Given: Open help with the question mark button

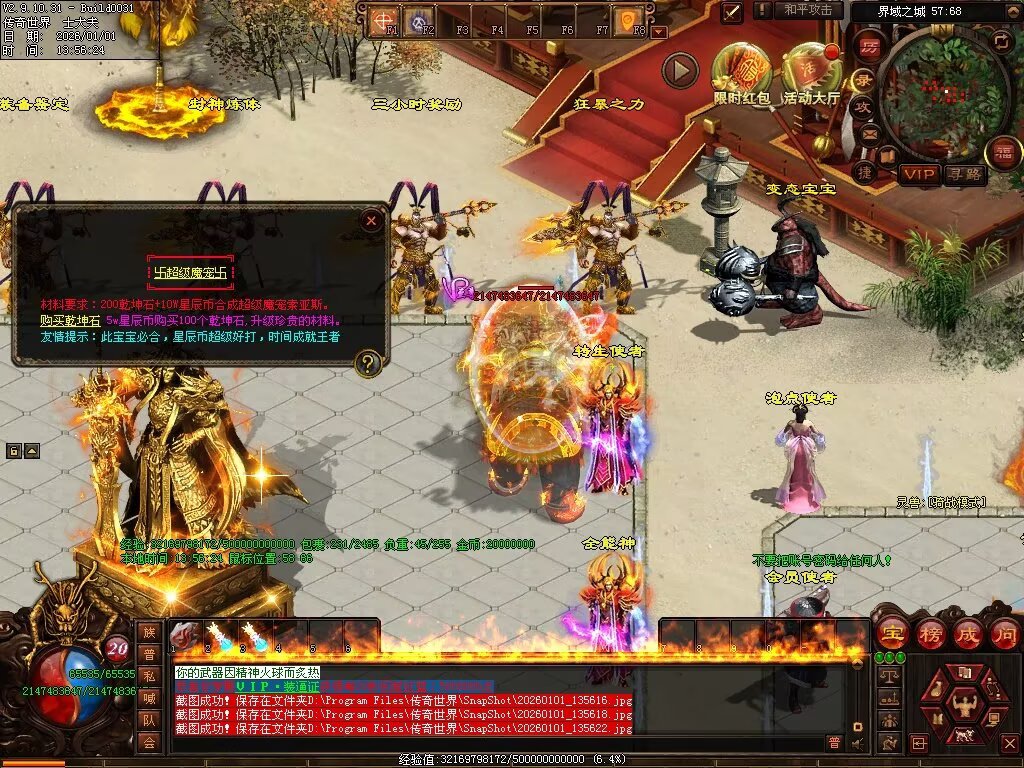Looking at the screenshot, I should 369,363.
